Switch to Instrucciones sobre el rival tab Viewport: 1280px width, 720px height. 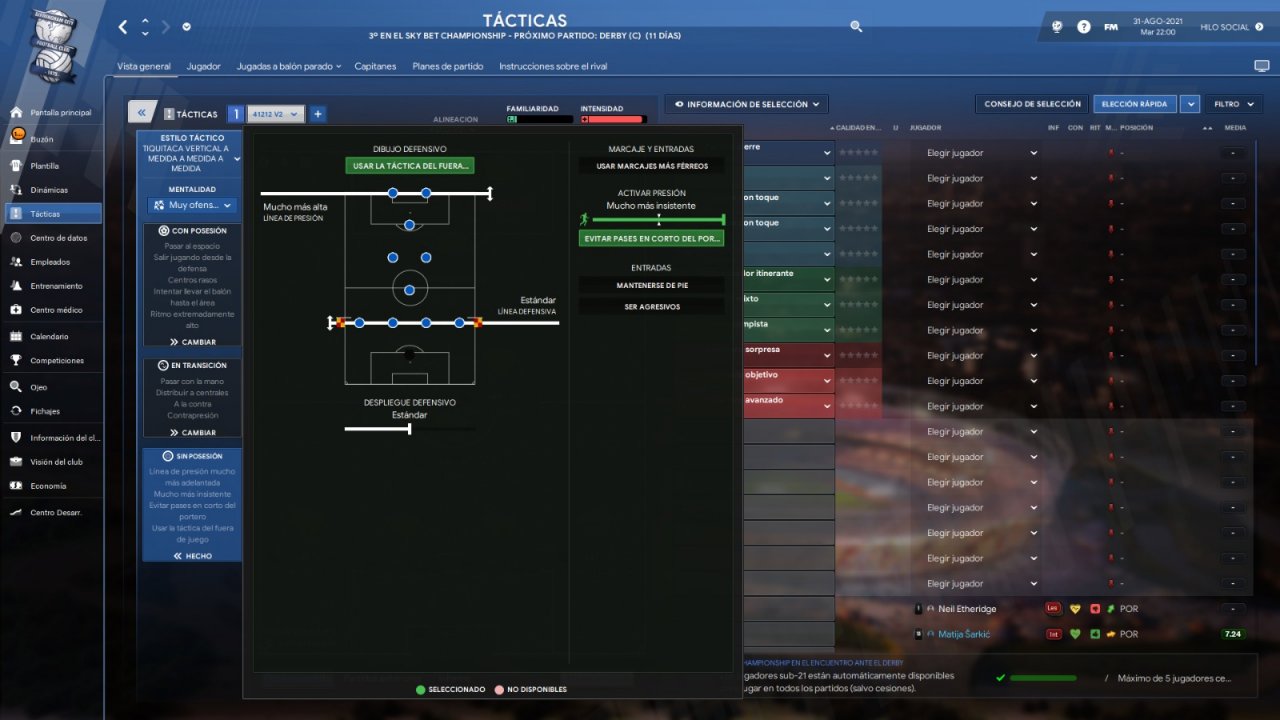553,66
